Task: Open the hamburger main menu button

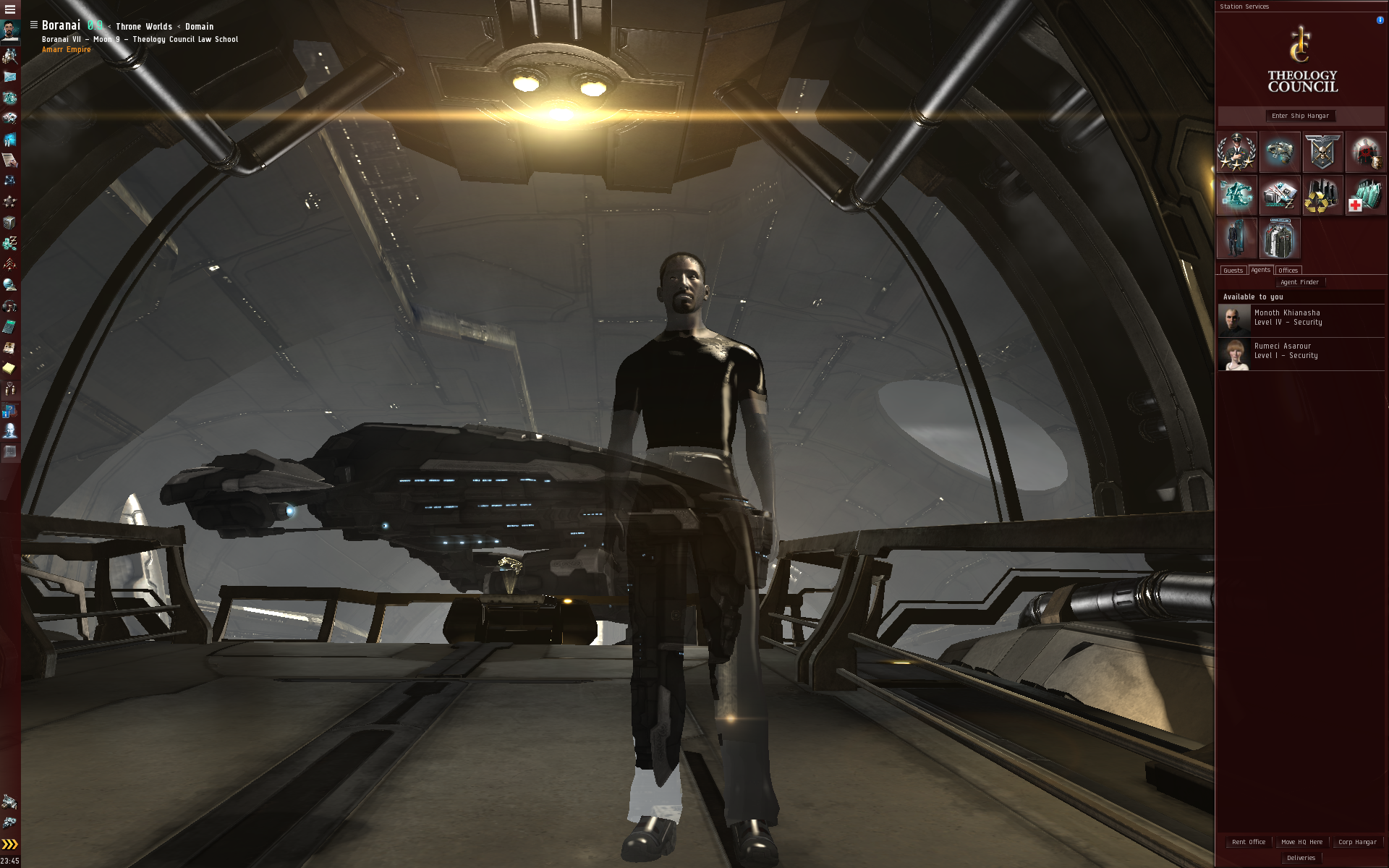Action: (10, 9)
